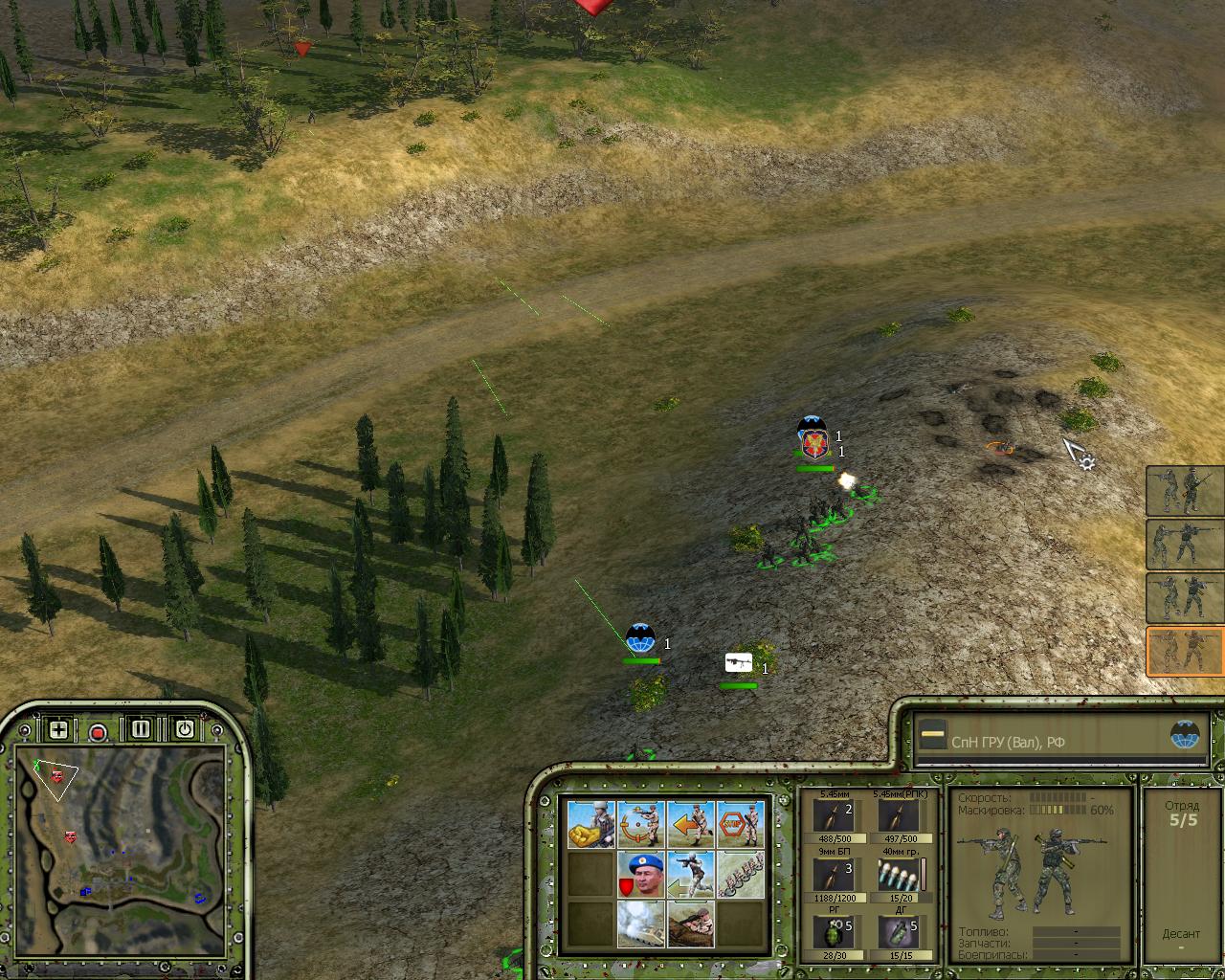Order the squad to go prone
1225x980 pixels.
(x=690, y=923)
